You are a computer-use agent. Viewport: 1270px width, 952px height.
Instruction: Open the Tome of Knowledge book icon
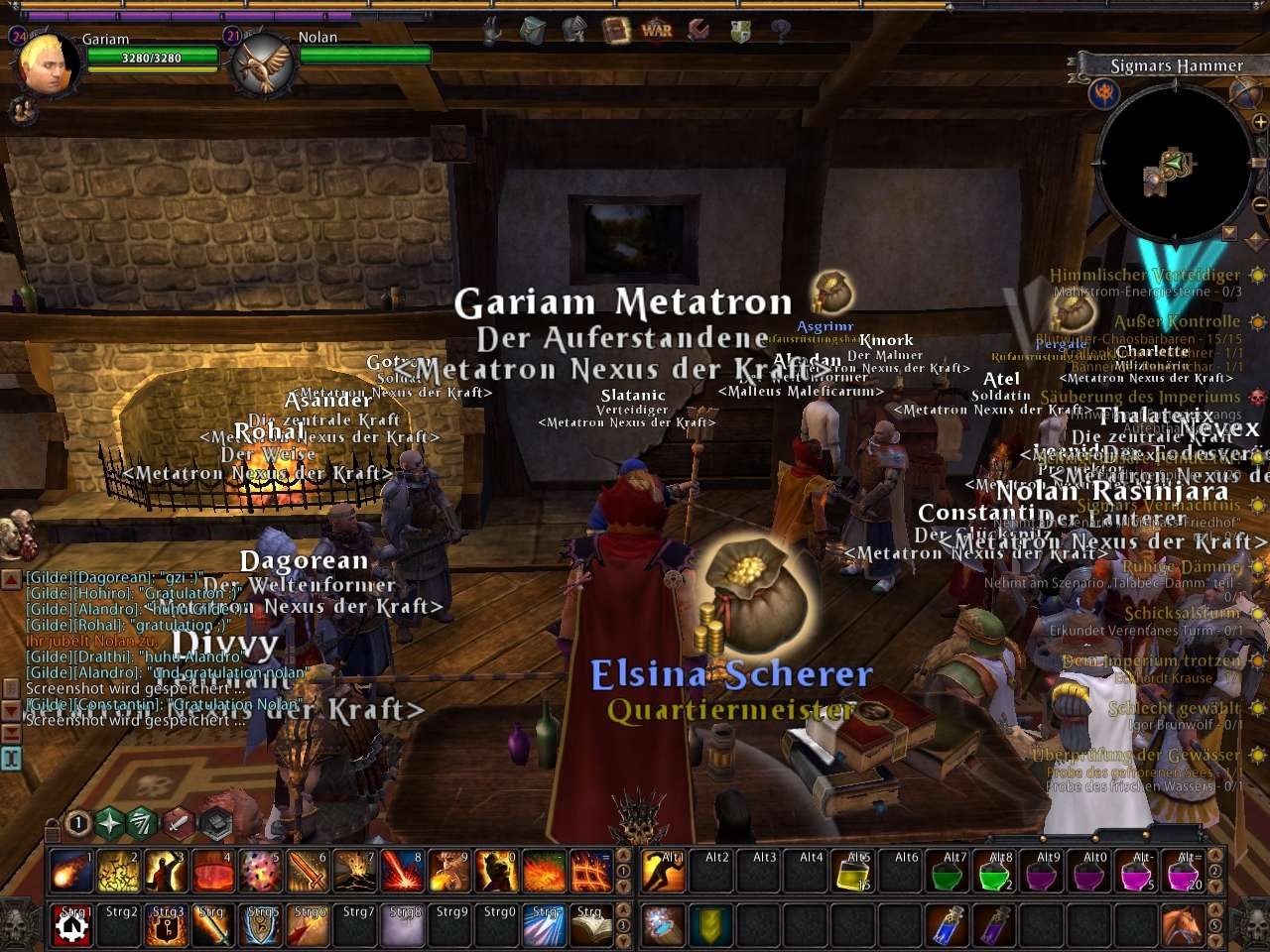tap(615, 30)
